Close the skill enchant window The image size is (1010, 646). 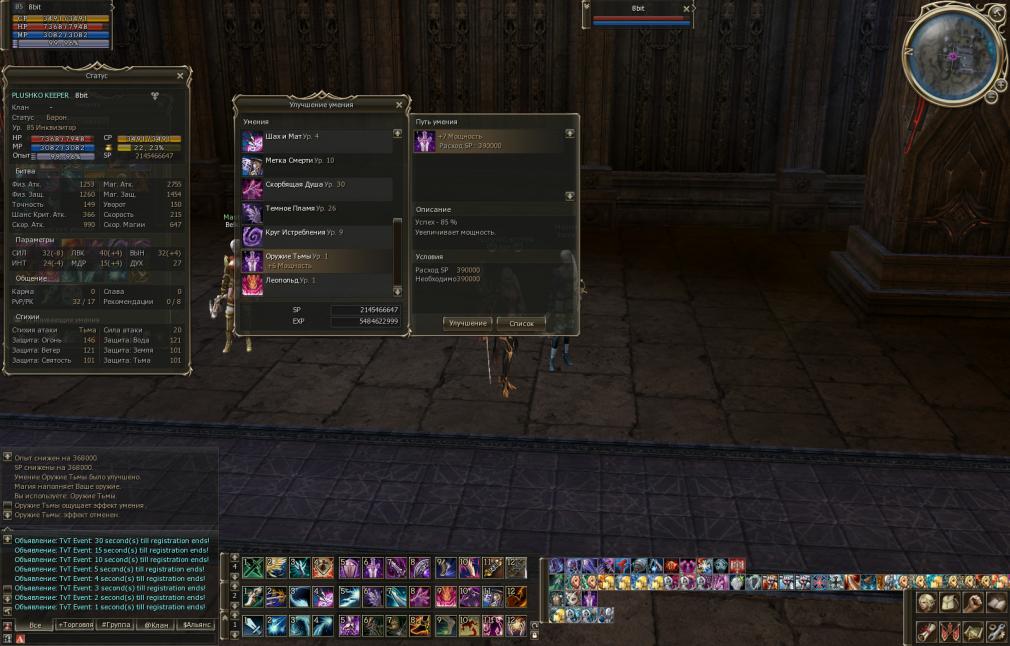(399, 104)
